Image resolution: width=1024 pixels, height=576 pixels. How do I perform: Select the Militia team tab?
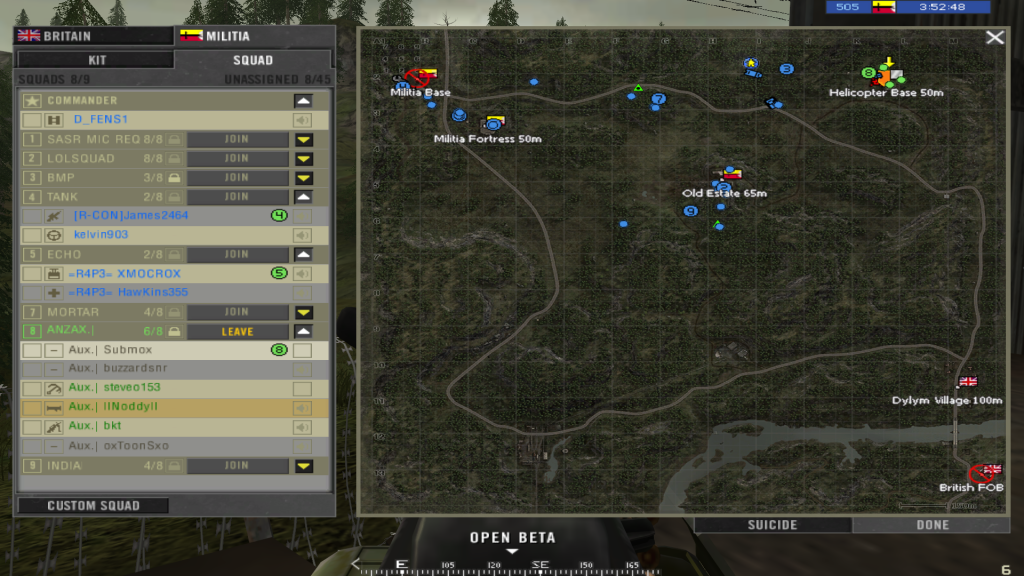(254, 37)
